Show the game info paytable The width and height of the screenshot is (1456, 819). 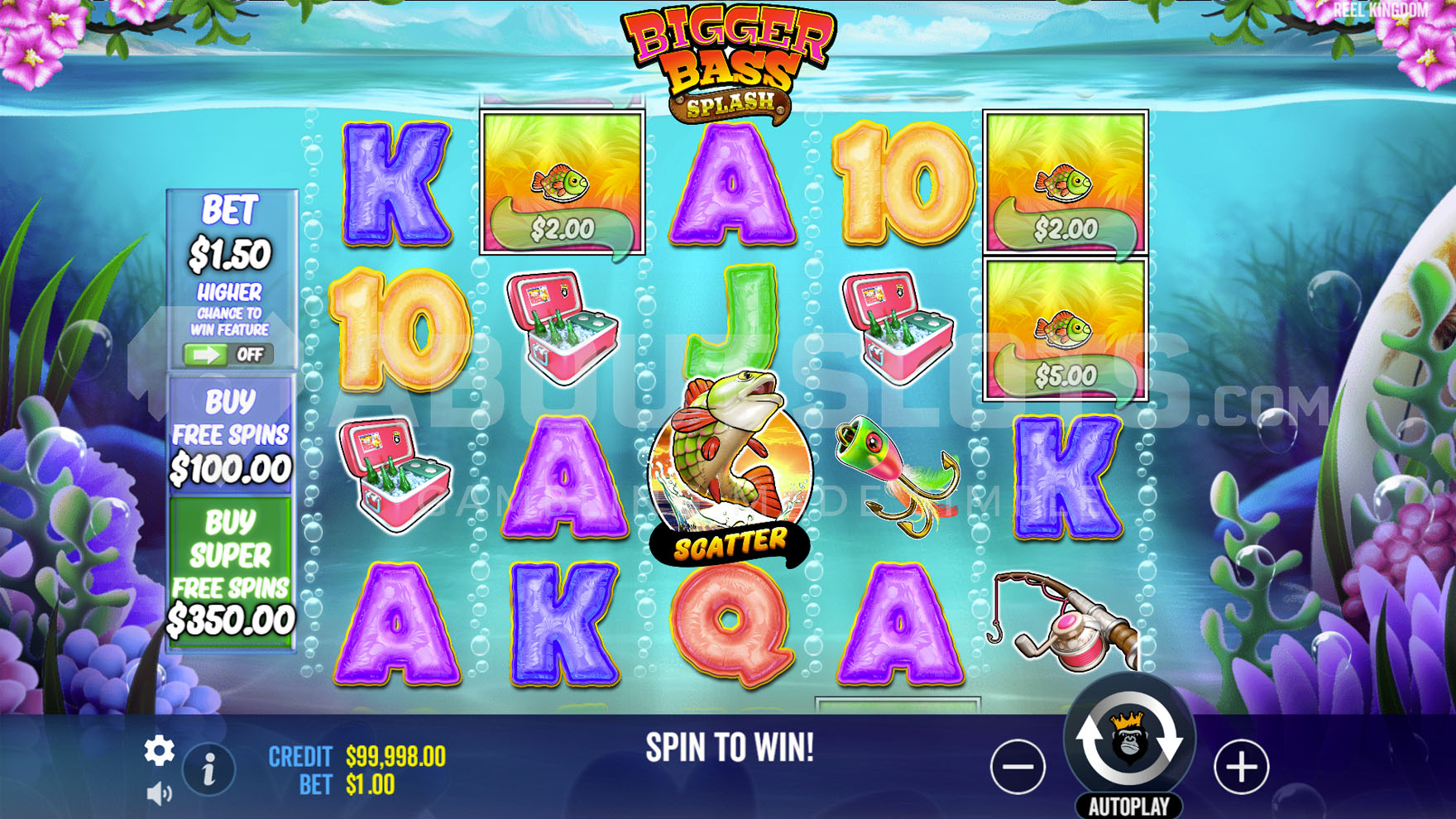pos(208,770)
